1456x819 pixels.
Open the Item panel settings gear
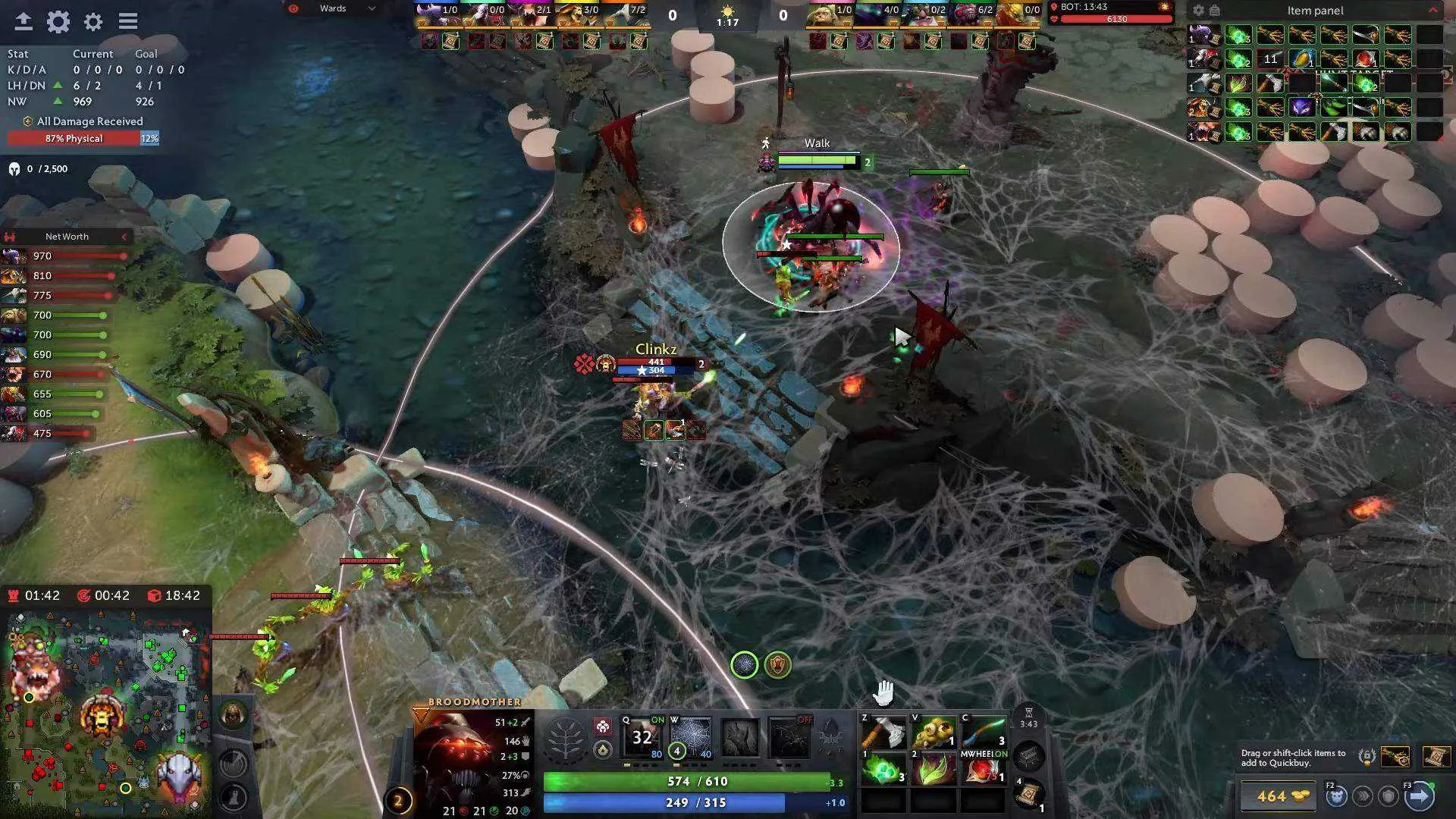tap(1198, 11)
